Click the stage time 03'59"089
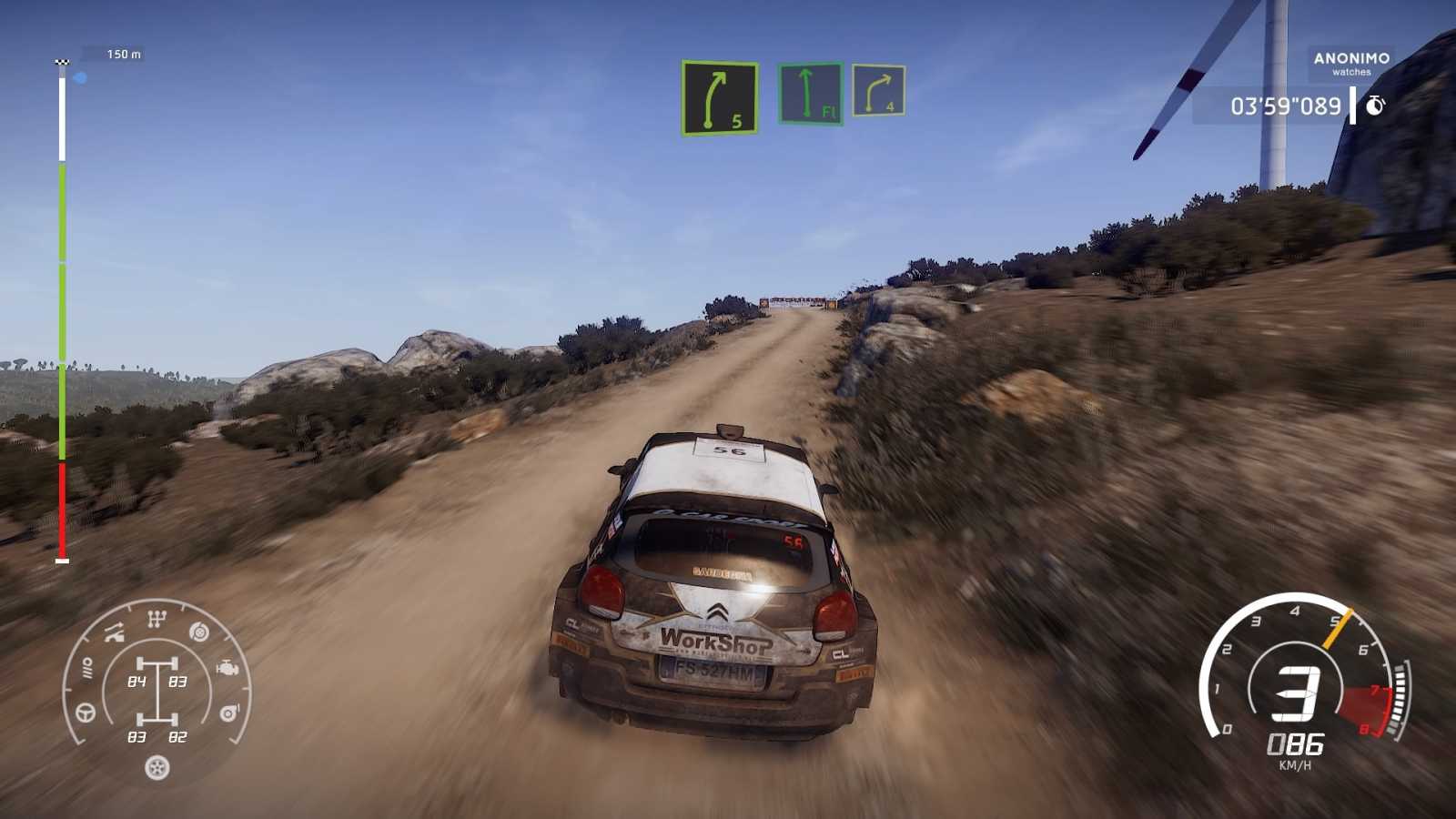 [1287, 106]
